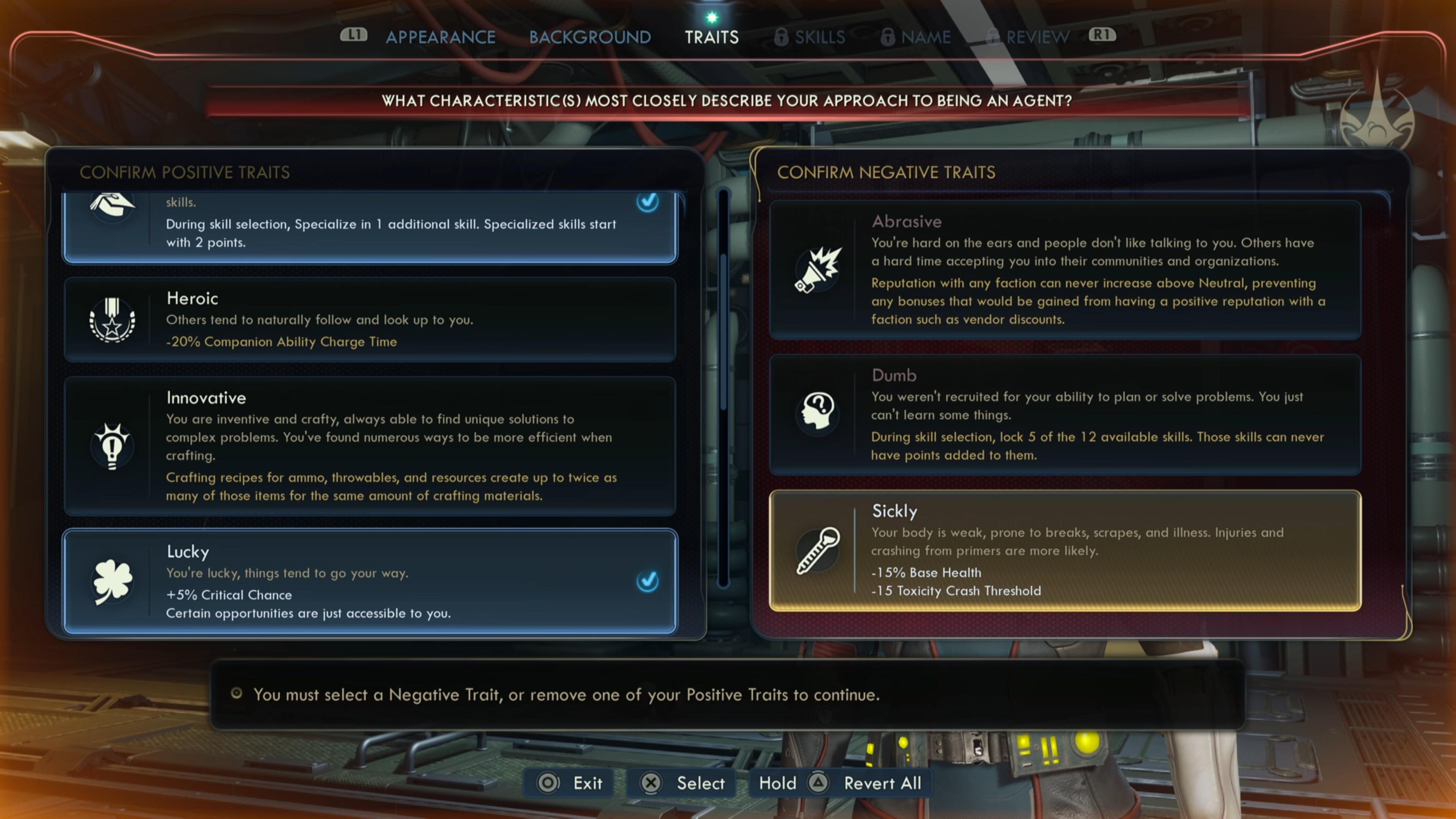
Task: Open the Background tab
Action: [590, 37]
